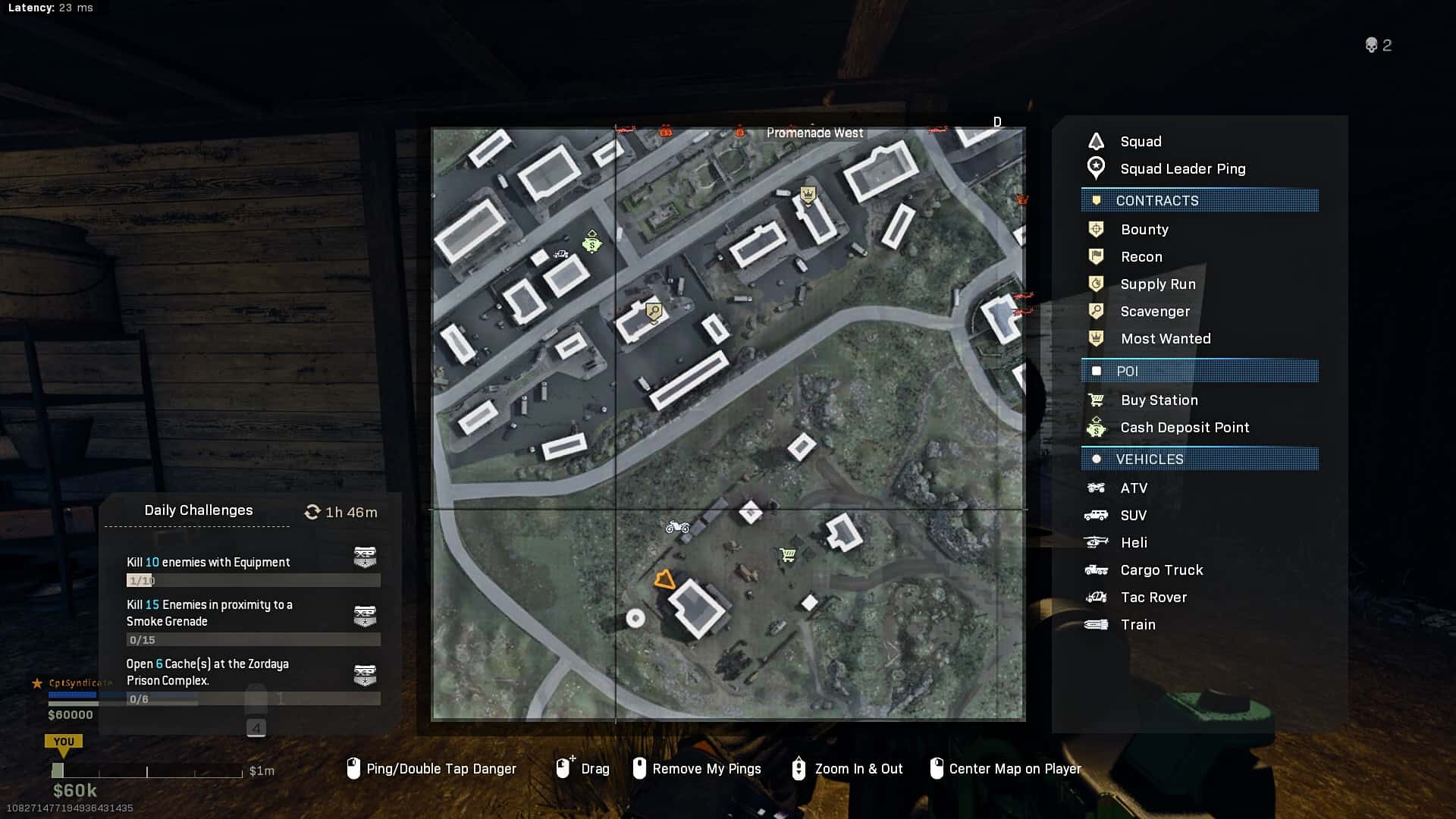The height and width of the screenshot is (819, 1456).
Task: Click the Buy Station cart marker on the map
Action: coord(787,556)
